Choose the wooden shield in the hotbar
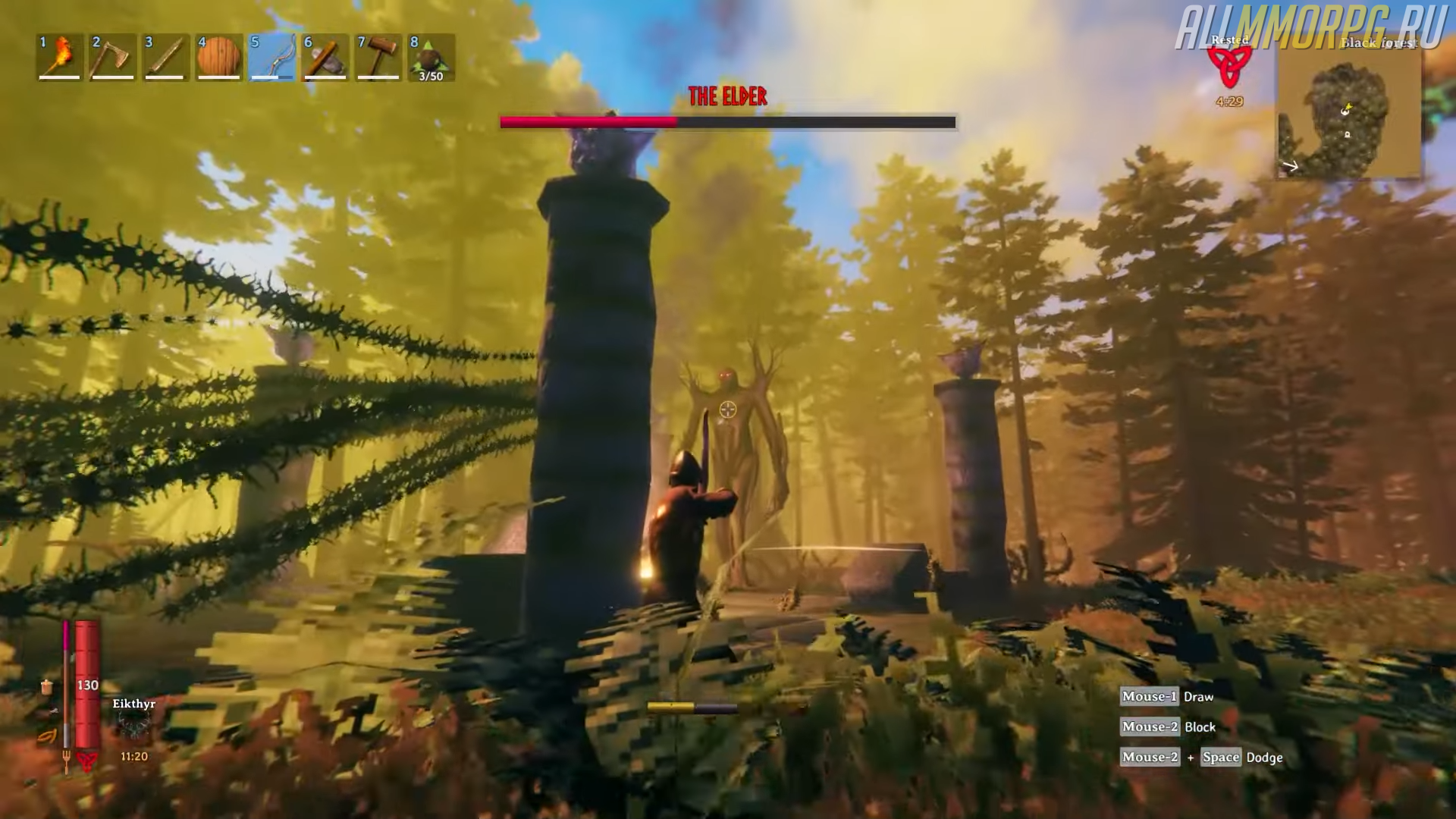This screenshot has height=819, width=1456. tap(219, 57)
